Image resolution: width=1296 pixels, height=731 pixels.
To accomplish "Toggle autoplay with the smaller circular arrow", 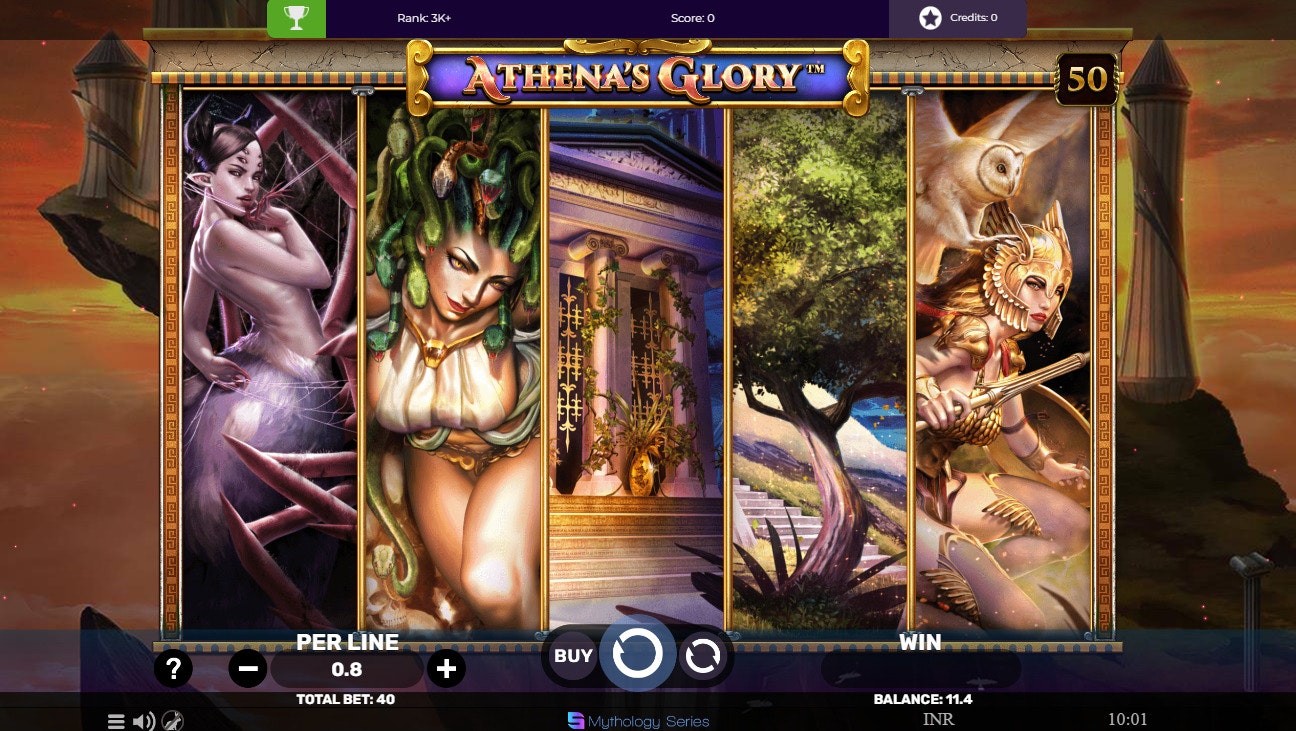I will coord(703,656).
